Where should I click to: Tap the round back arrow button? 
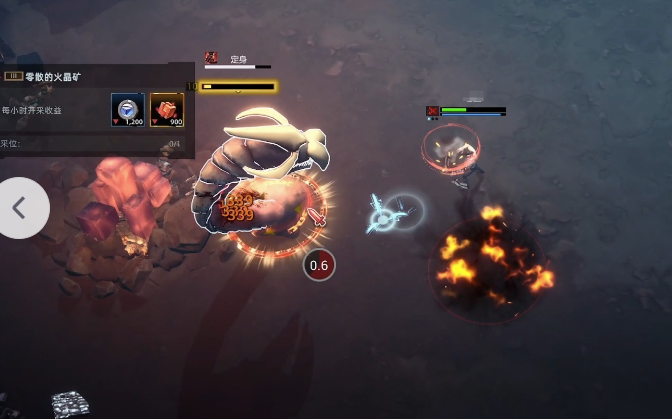pyautogui.click(x=19, y=208)
